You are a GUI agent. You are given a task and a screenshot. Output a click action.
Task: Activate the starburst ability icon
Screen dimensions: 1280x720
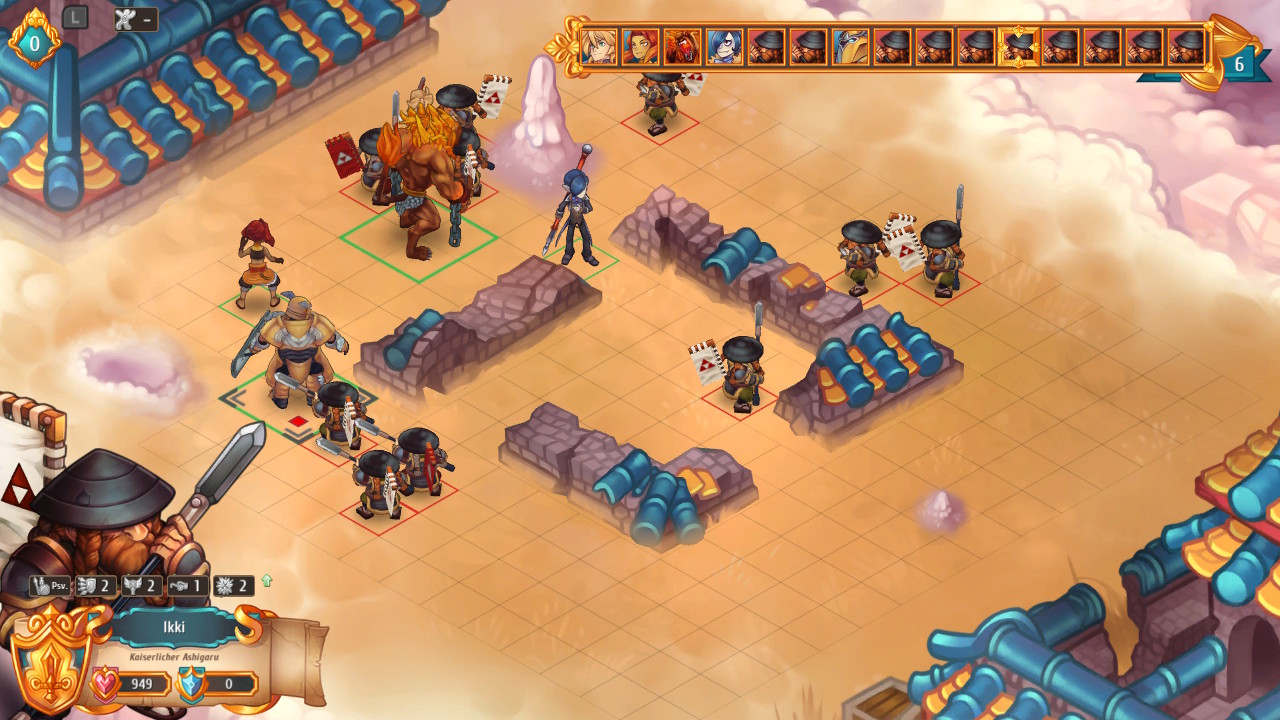coord(233,586)
